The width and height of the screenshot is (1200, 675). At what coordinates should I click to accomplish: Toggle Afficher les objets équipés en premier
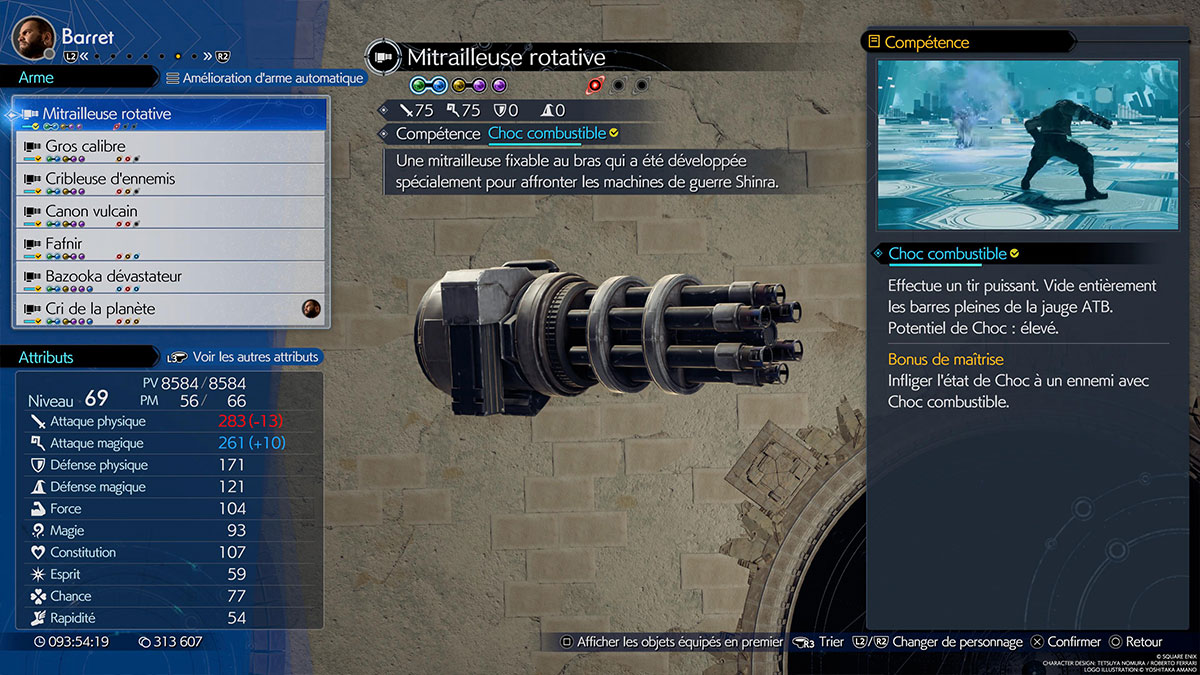(671, 642)
